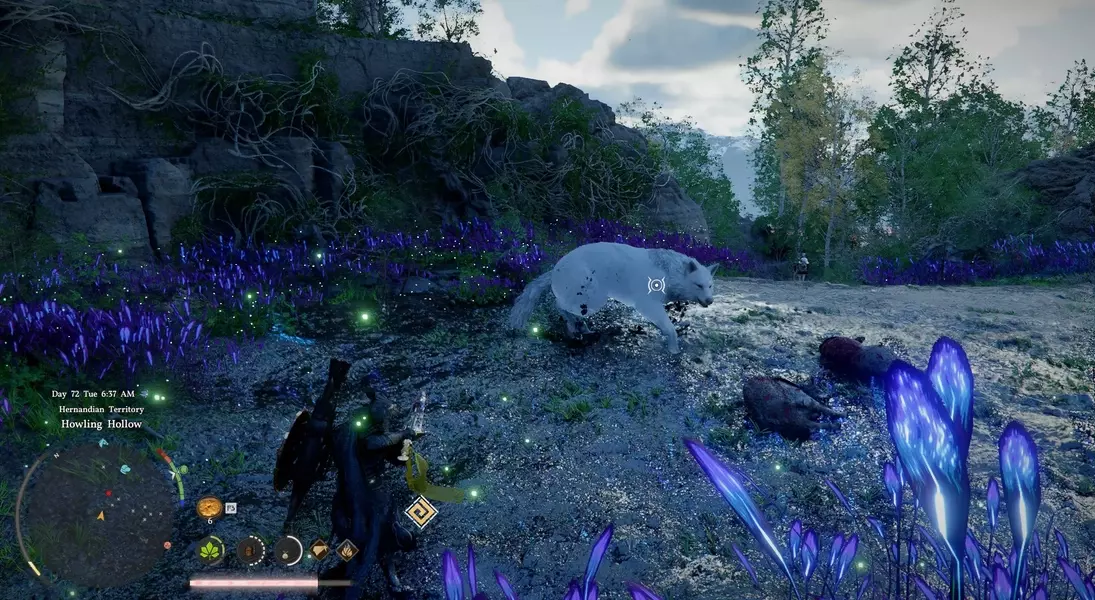Select the green leaf skill icon

(211, 549)
